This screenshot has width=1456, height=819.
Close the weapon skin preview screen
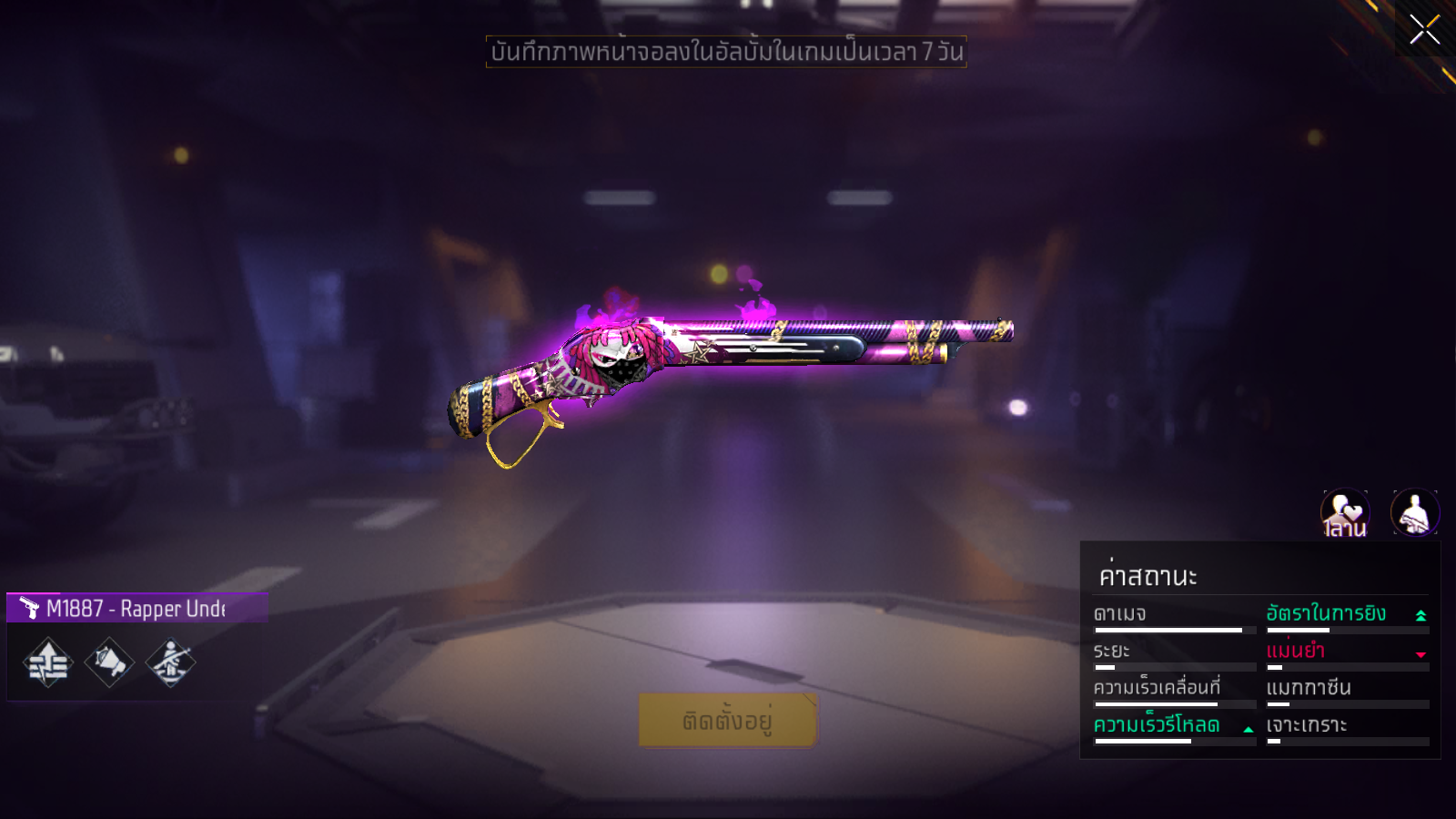[x=1424, y=29]
